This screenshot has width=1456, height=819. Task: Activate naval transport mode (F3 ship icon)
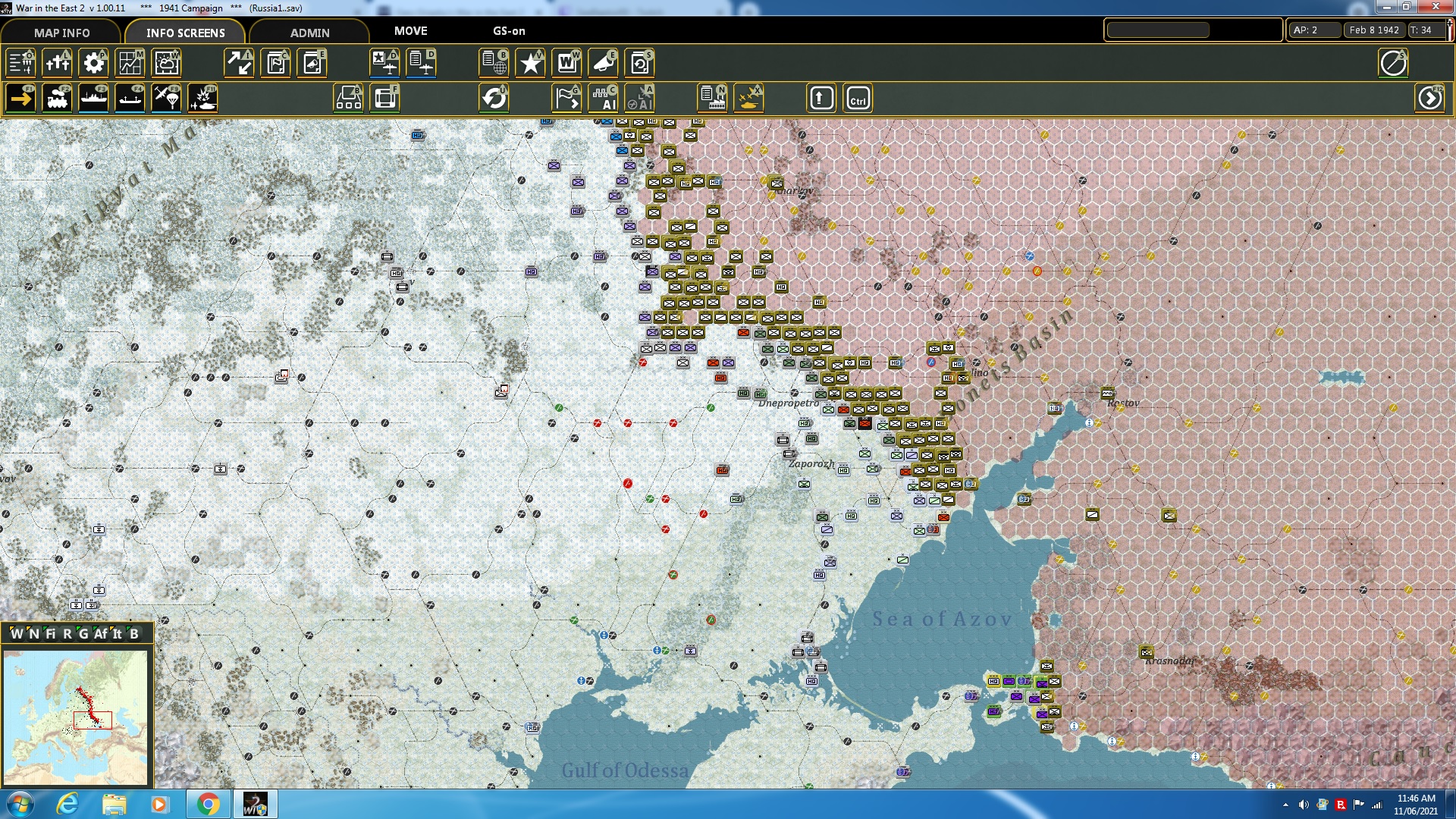click(x=94, y=98)
